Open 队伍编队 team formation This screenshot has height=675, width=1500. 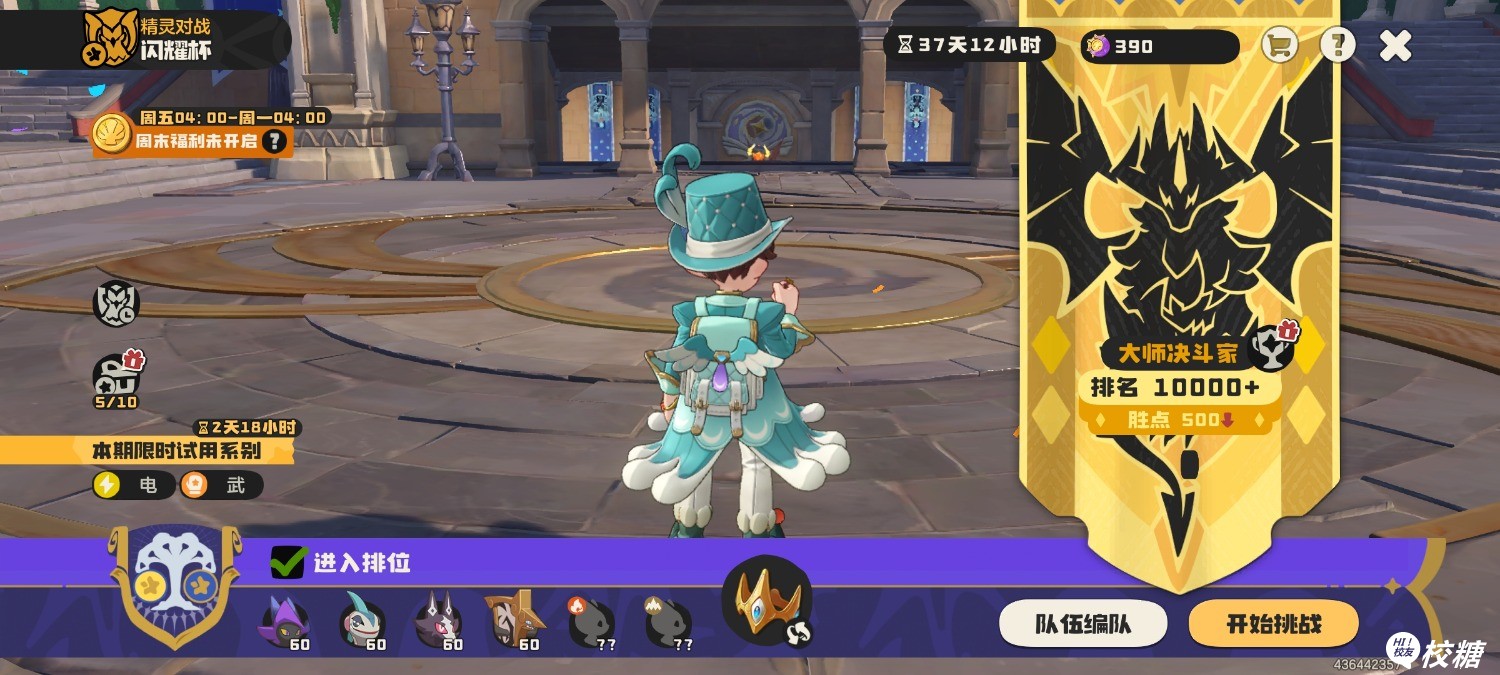coord(1082,625)
